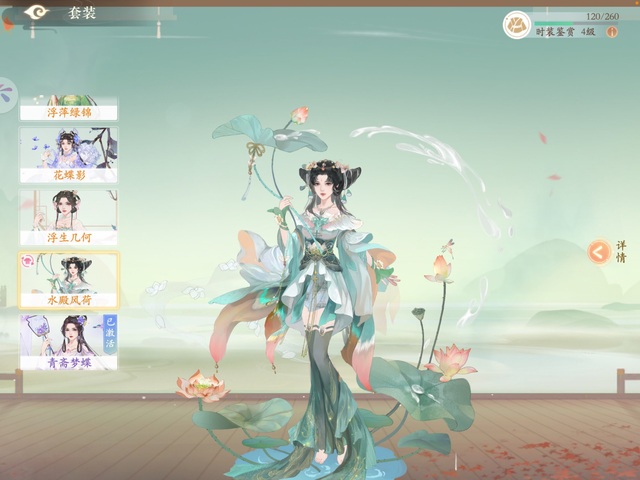Open the 时装鉴赏 clothing icon
The image size is (640, 480).
517,24
